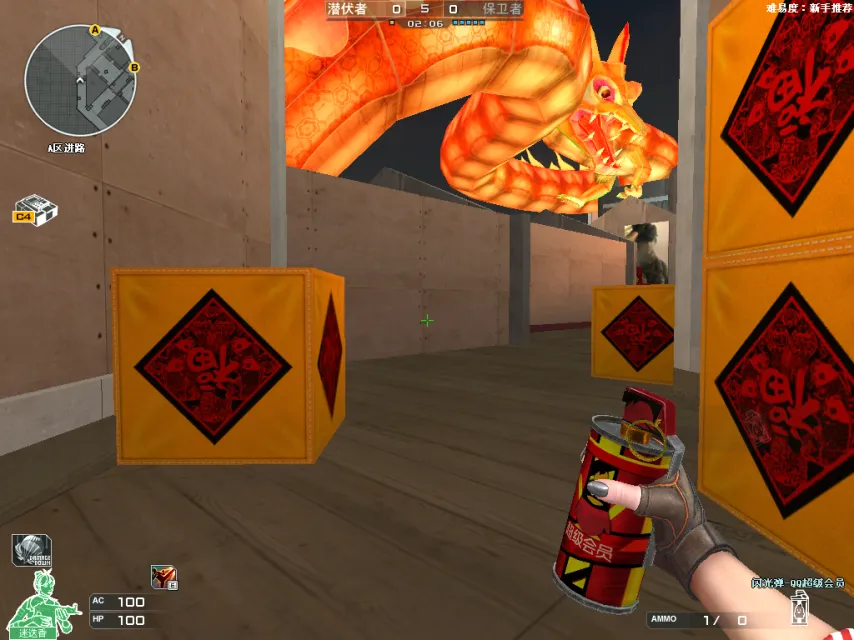Select the flashbang grenade icon
The height and width of the screenshot is (640, 854).
pos(800,607)
